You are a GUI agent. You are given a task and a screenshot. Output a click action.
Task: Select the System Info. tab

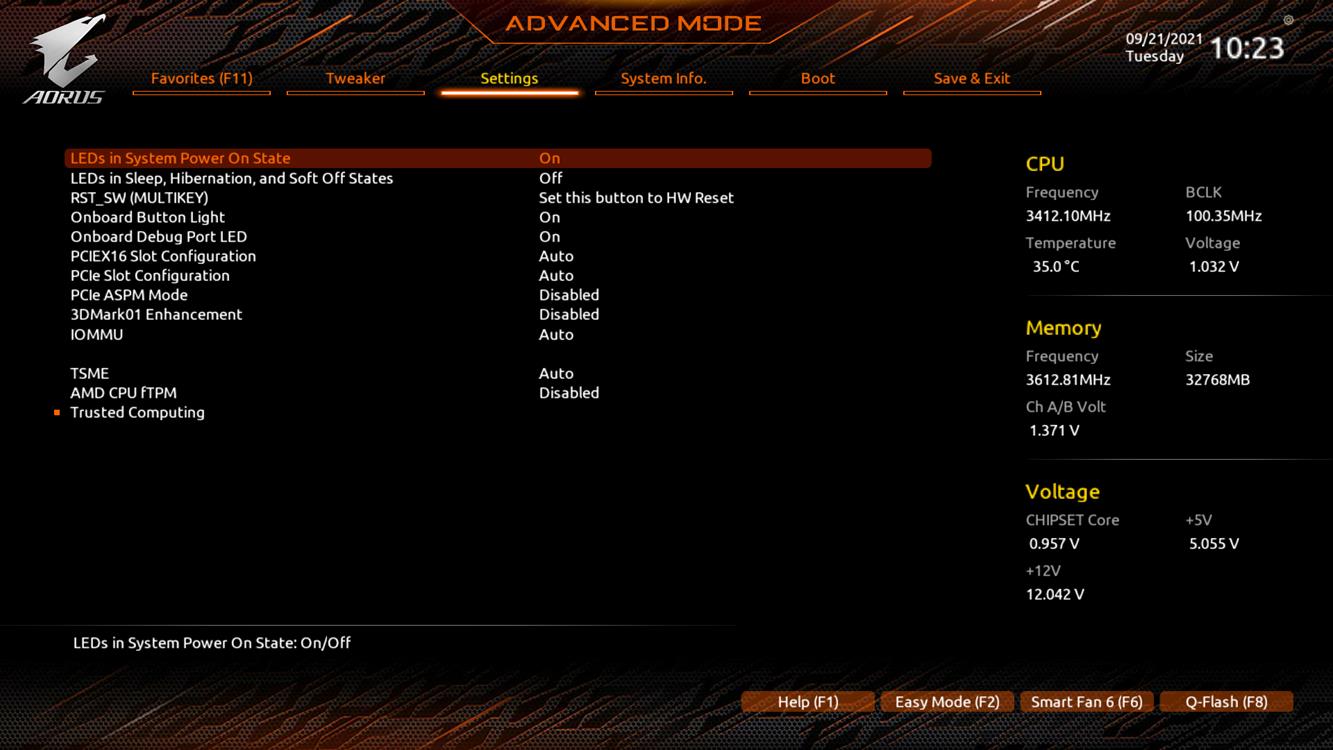663,78
